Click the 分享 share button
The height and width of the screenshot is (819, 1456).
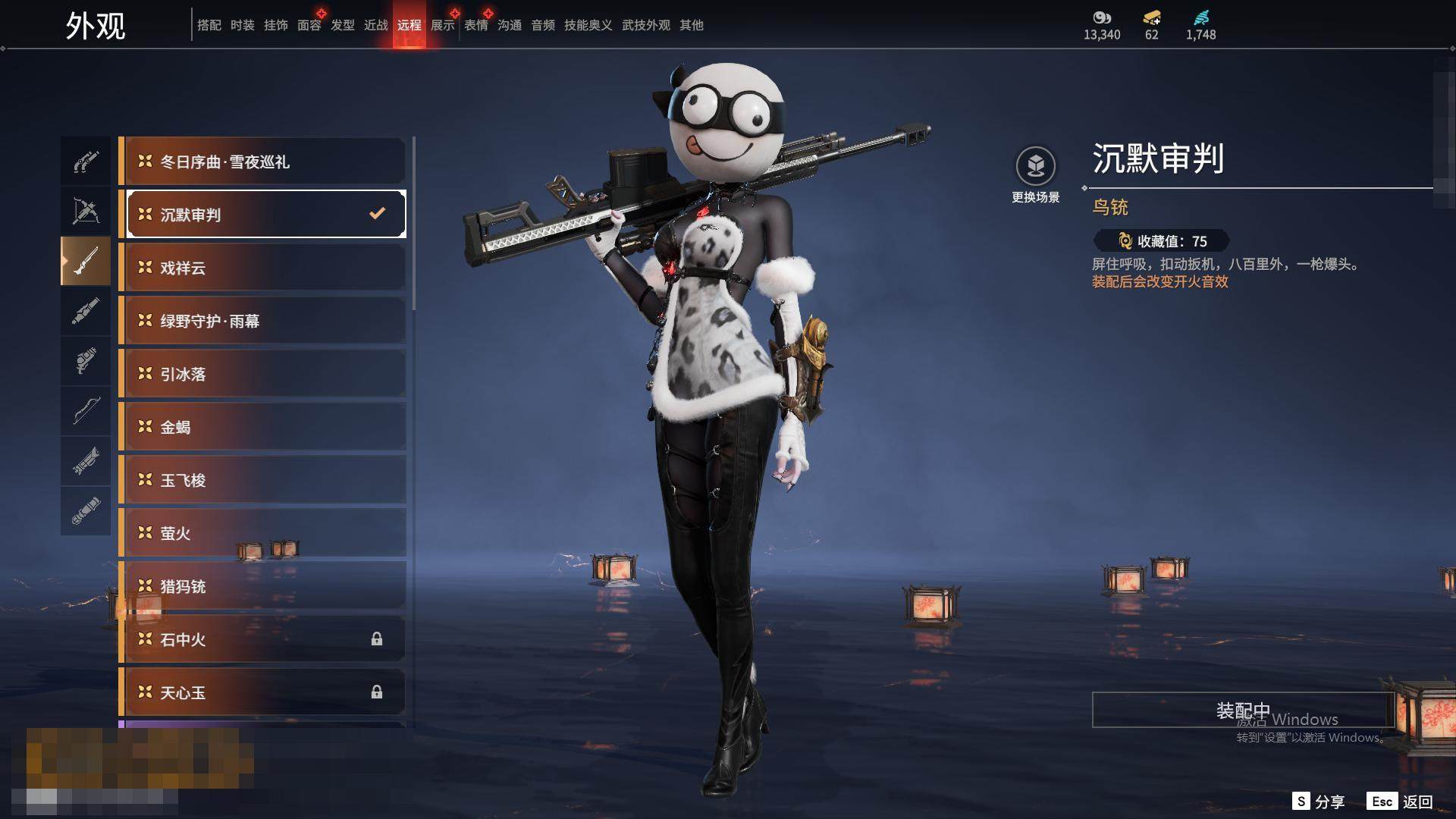pos(1319,802)
